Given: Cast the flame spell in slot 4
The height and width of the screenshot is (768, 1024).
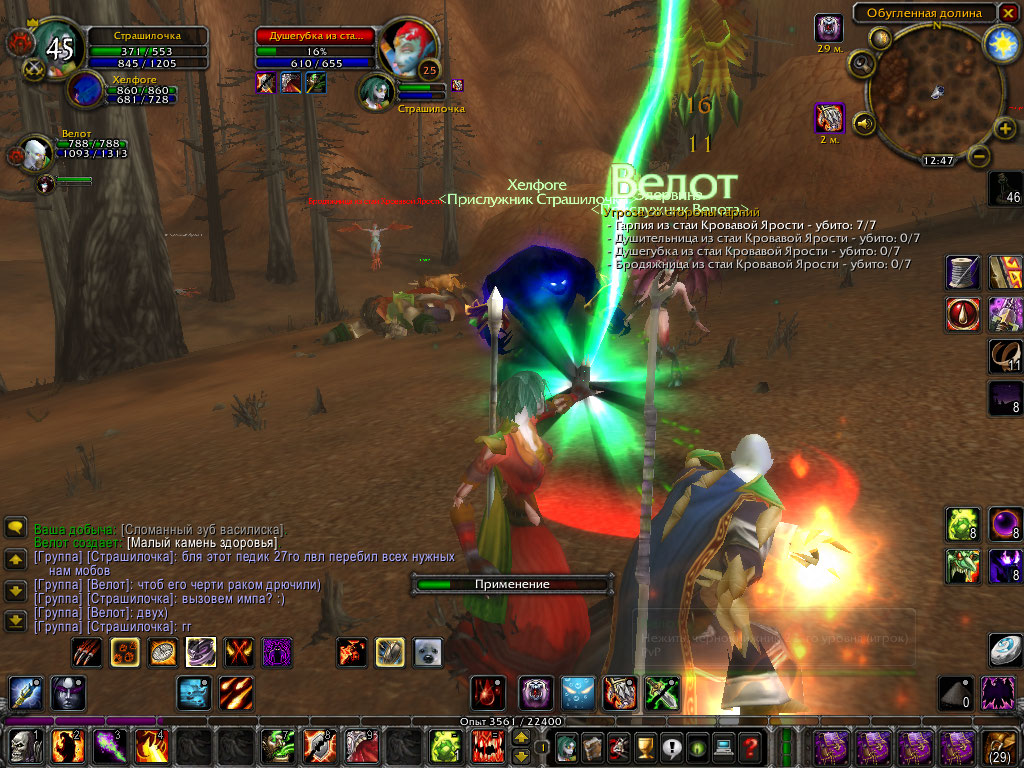Looking at the screenshot, I should pyautogui.click(x=150, y=746).
